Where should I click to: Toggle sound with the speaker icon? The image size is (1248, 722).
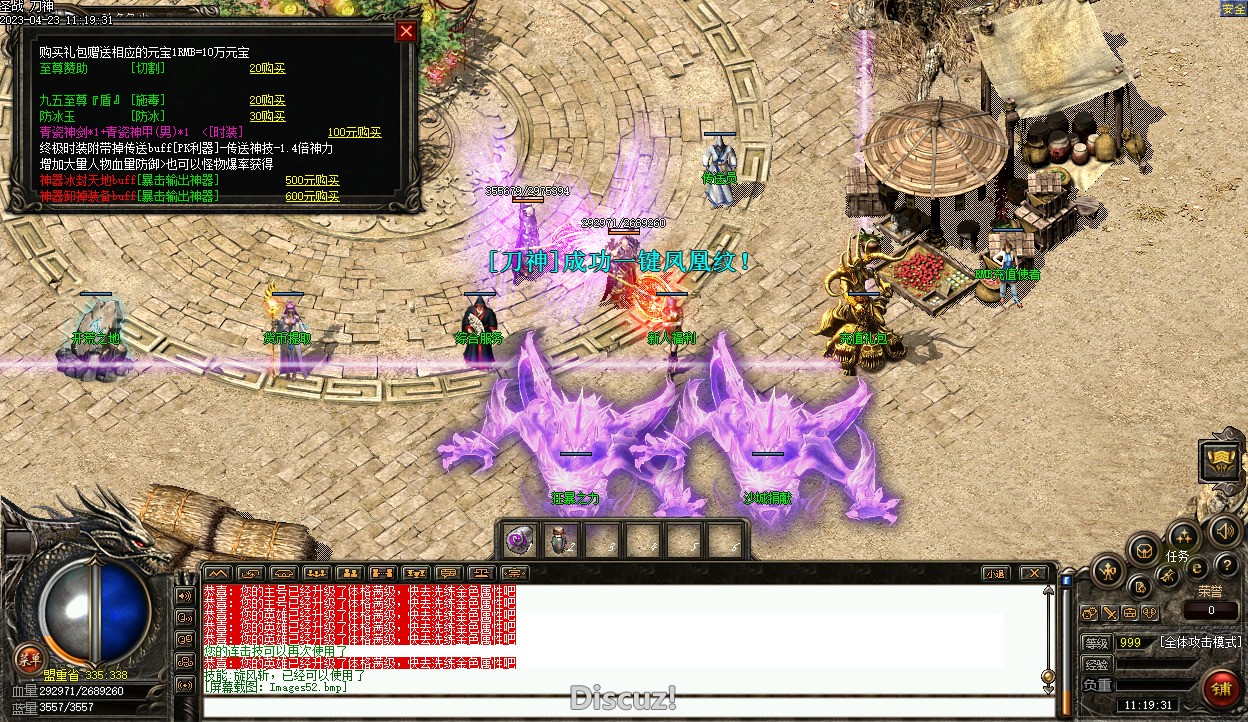click(x=1223, y=530)
